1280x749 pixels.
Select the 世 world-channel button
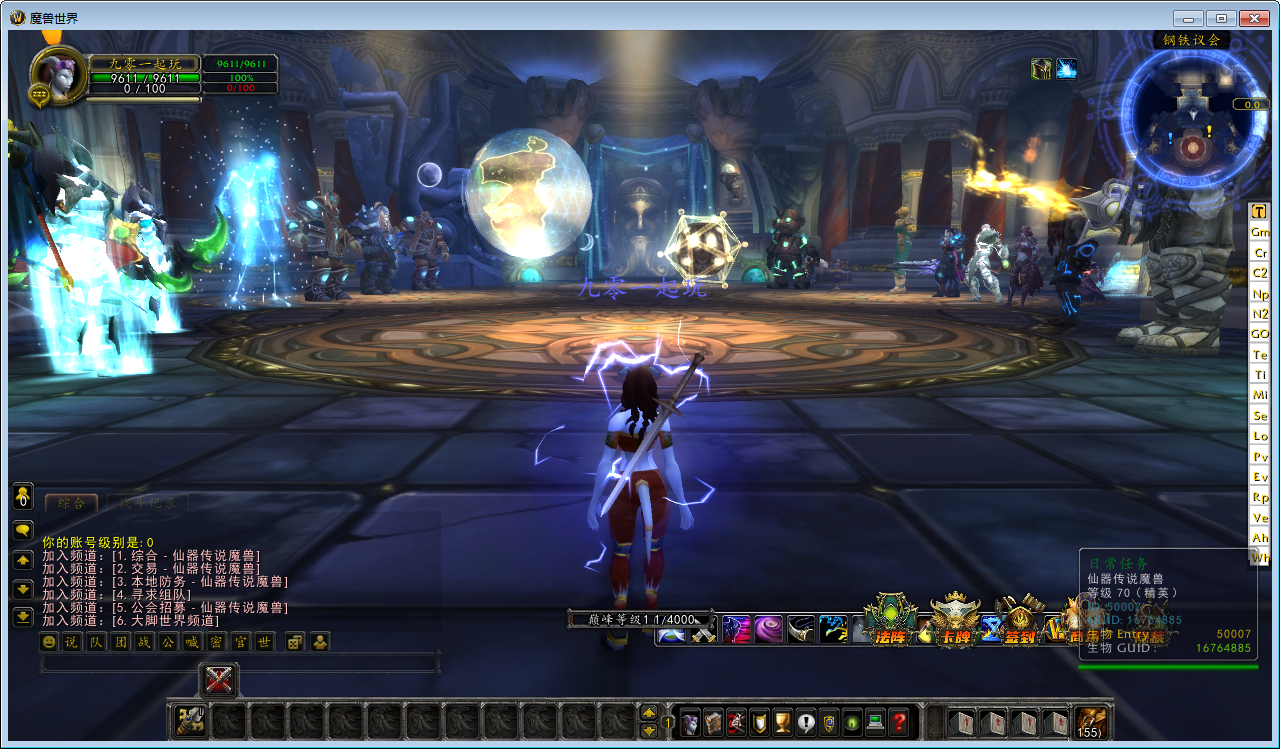(x=264, y=642)
